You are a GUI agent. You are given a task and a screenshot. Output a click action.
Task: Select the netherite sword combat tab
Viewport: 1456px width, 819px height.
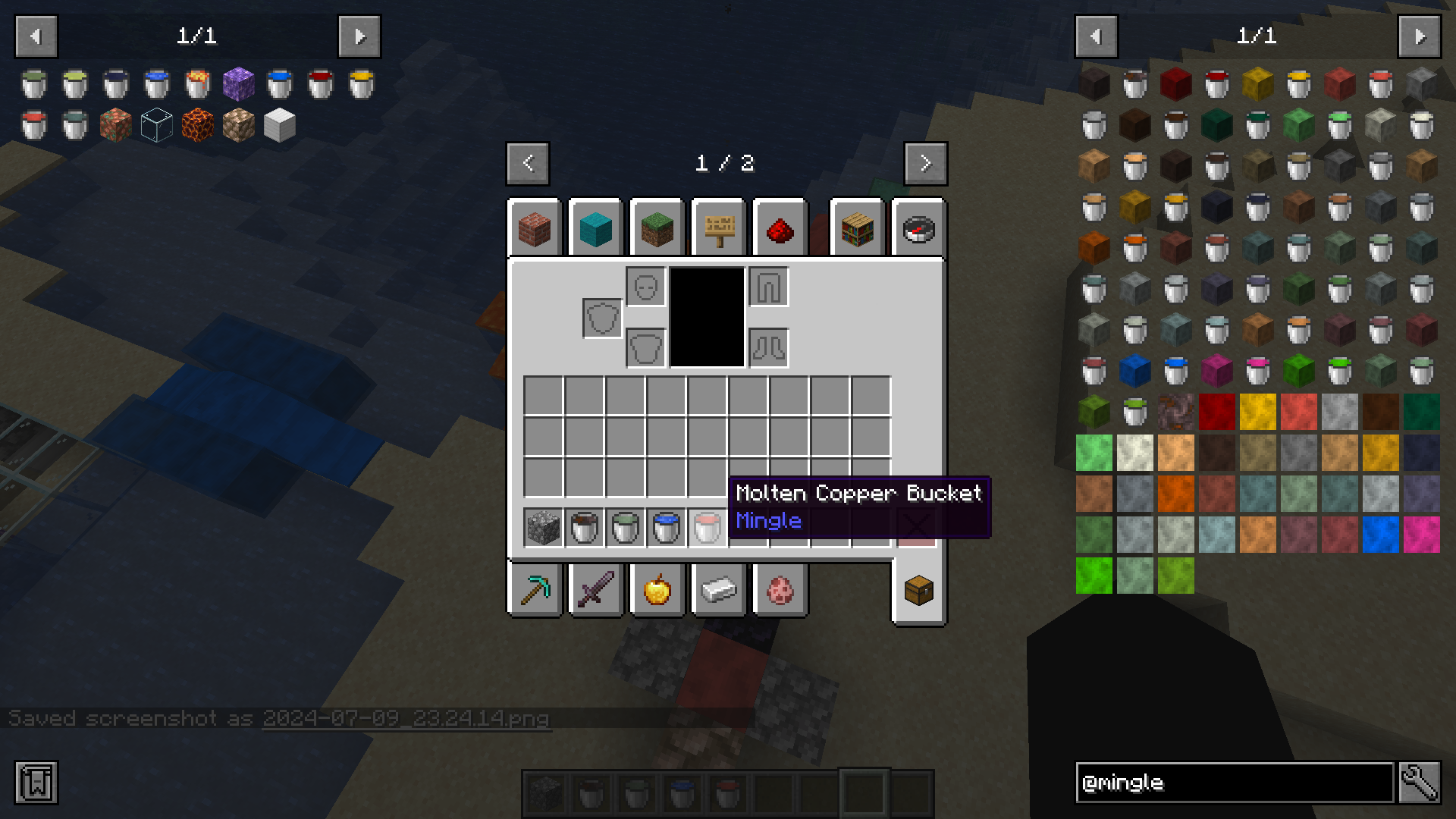596,590
